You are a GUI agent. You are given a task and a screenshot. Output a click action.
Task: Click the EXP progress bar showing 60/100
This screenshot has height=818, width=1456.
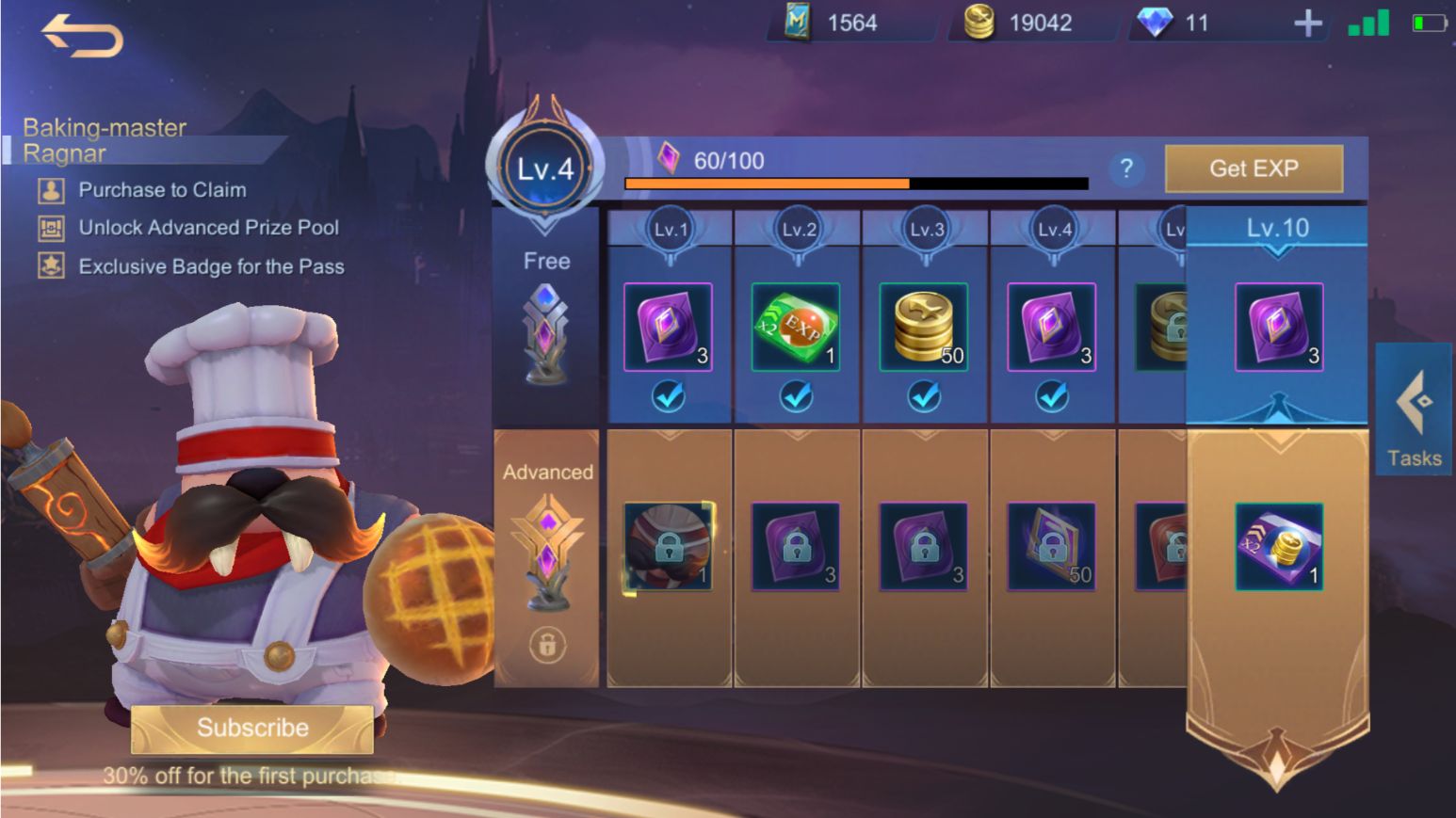[857, 184]
